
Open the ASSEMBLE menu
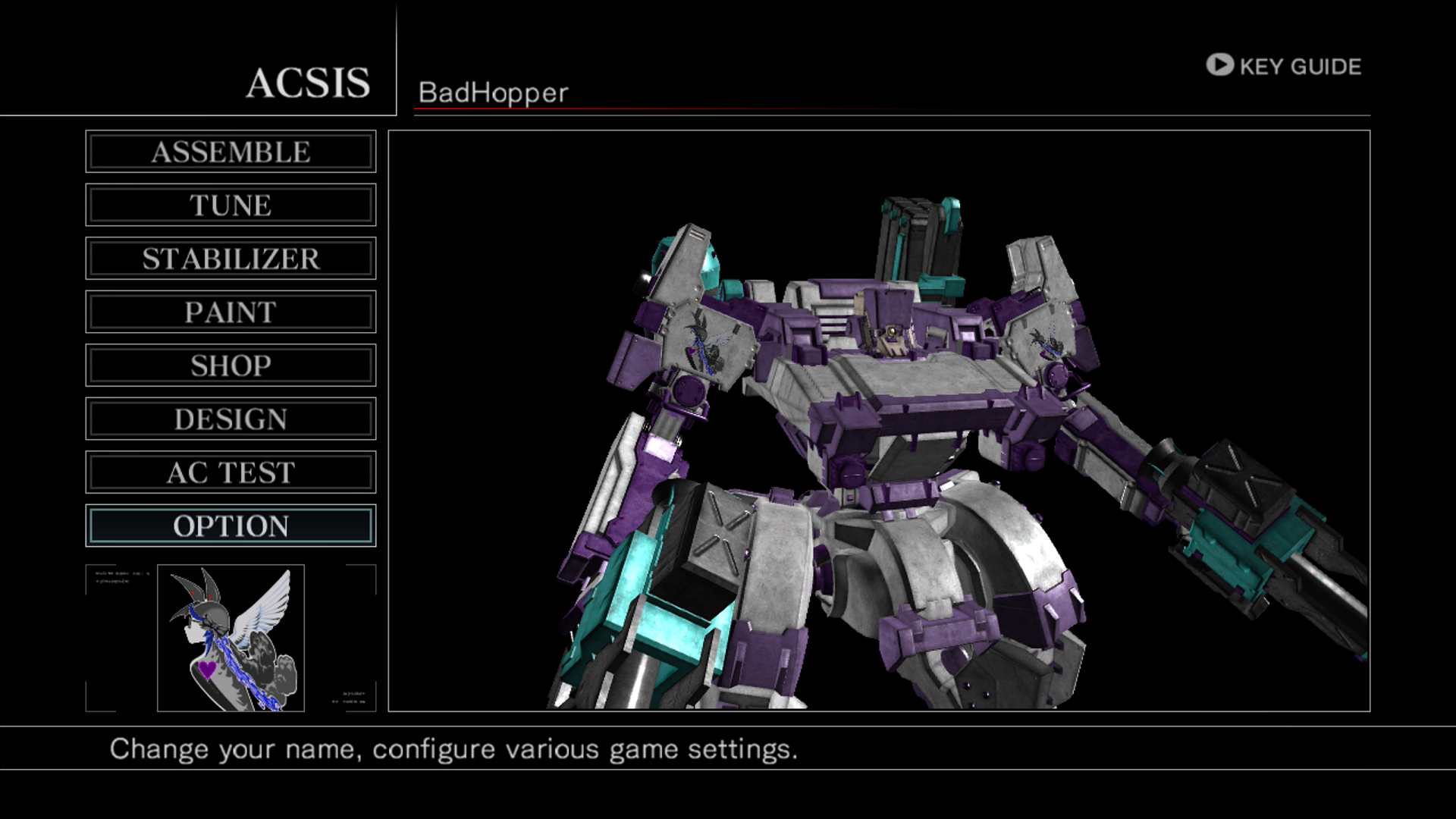point(231,152)
